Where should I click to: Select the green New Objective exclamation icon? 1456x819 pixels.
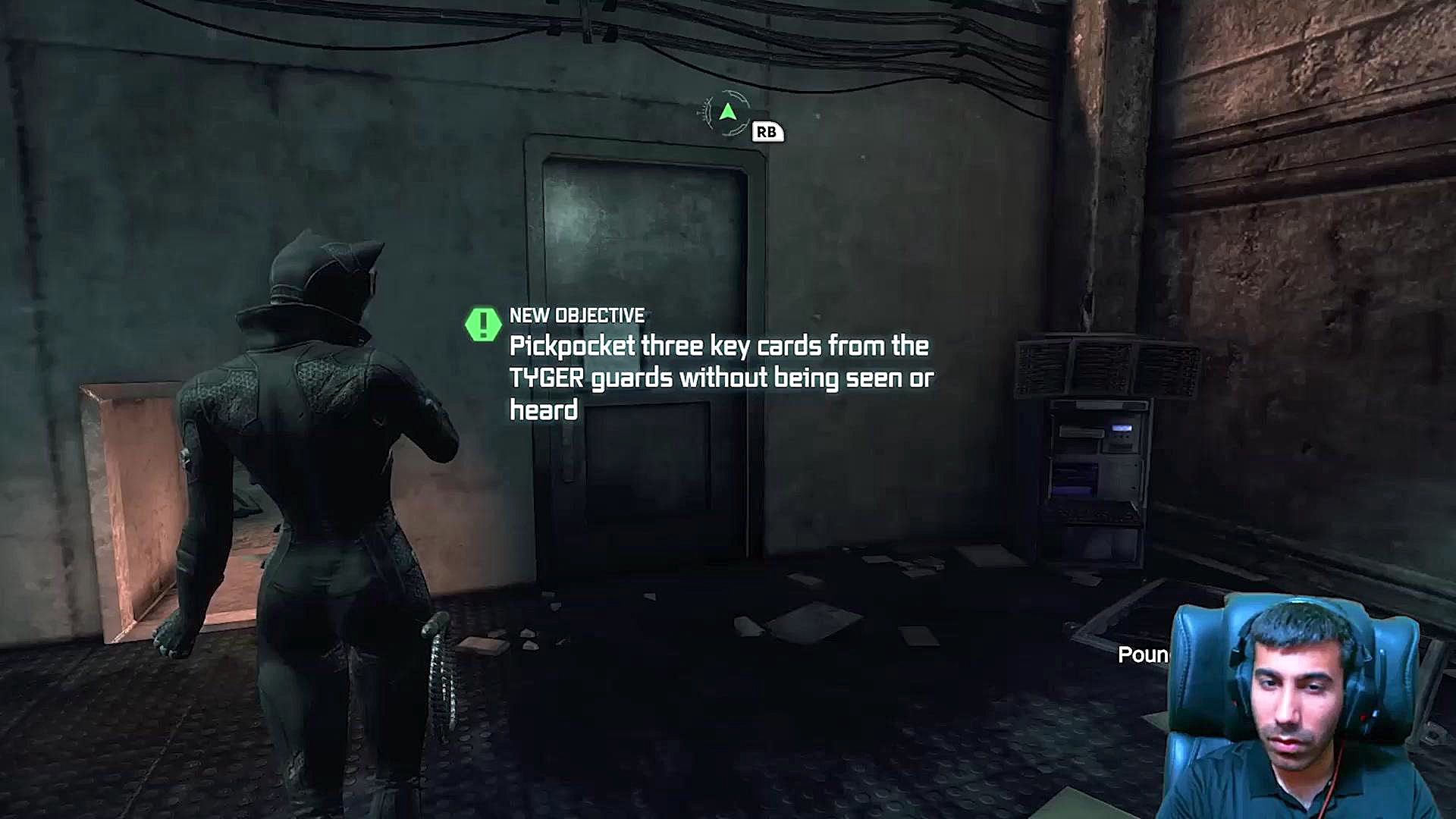click(483, 325)
